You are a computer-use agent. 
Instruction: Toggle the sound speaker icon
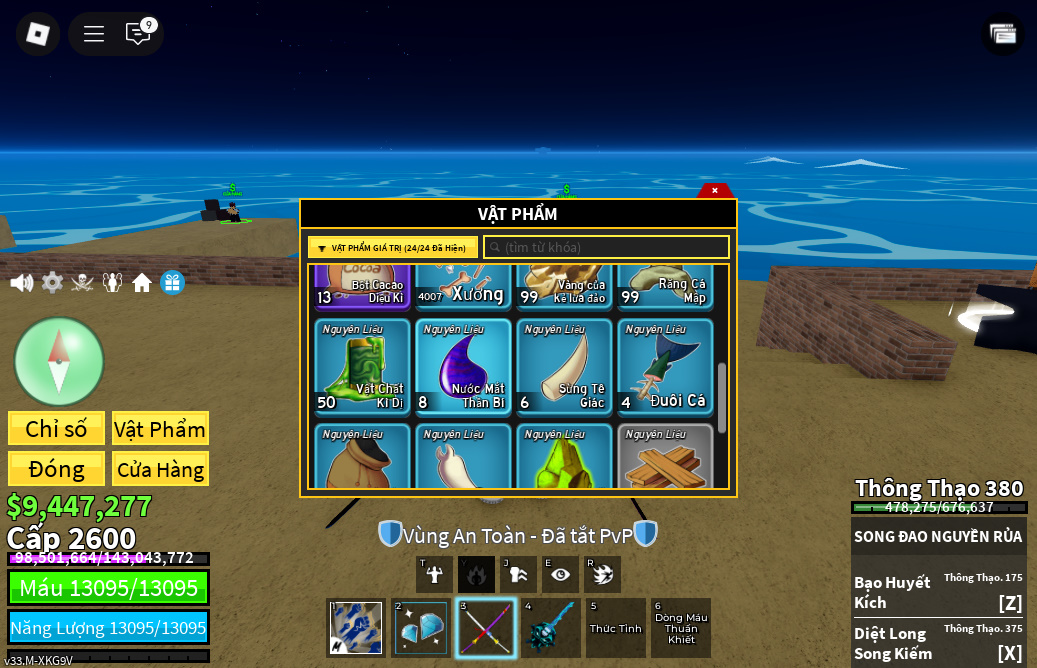click(21, 283)
